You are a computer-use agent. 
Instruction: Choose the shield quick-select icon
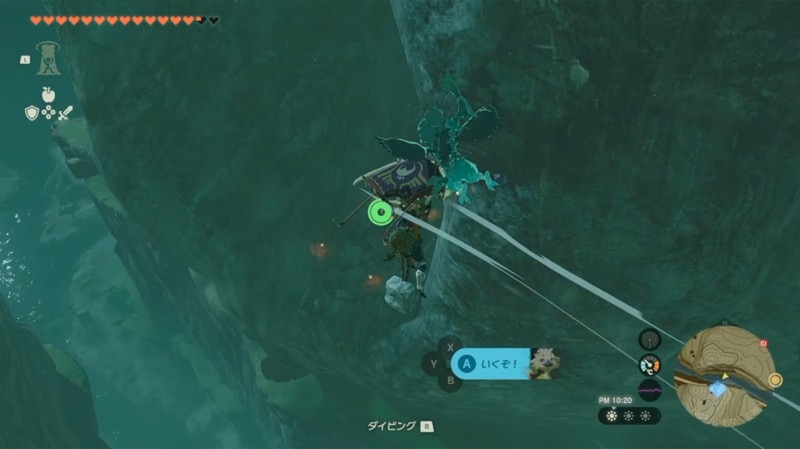click(x=31, y=113)
